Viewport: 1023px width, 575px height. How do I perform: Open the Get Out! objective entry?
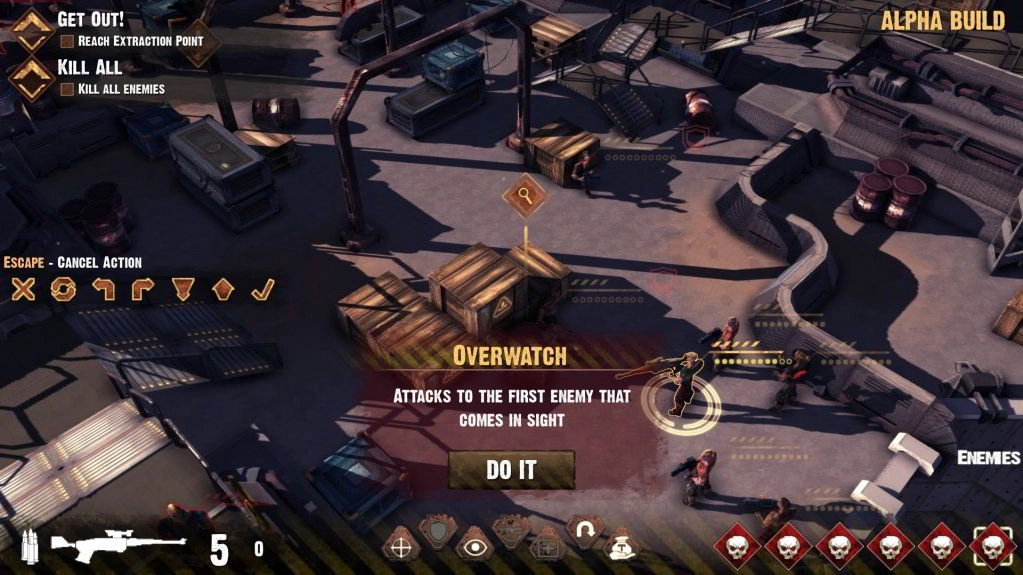[x=90, y=19]
